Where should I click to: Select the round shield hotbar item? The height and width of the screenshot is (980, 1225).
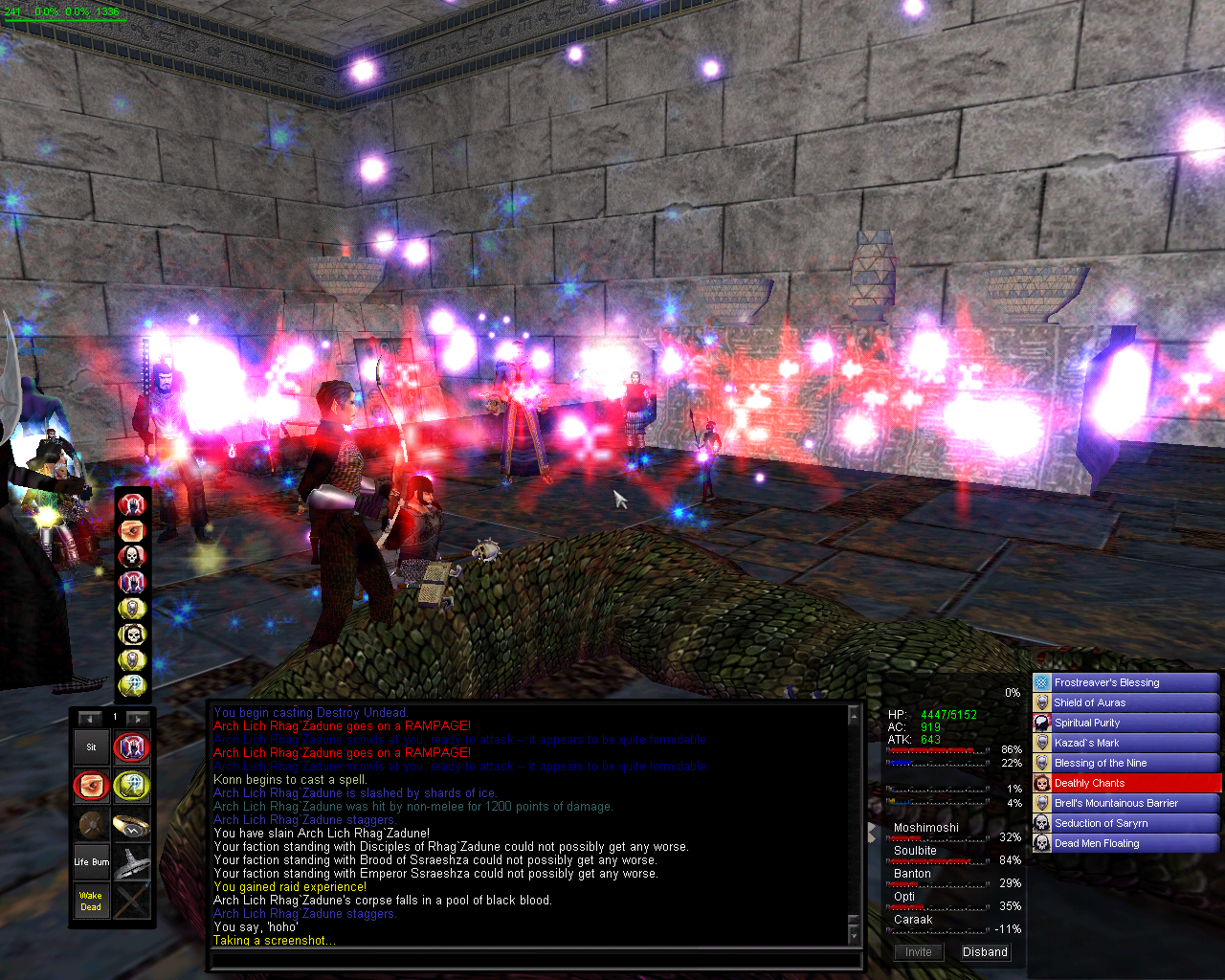92,825
